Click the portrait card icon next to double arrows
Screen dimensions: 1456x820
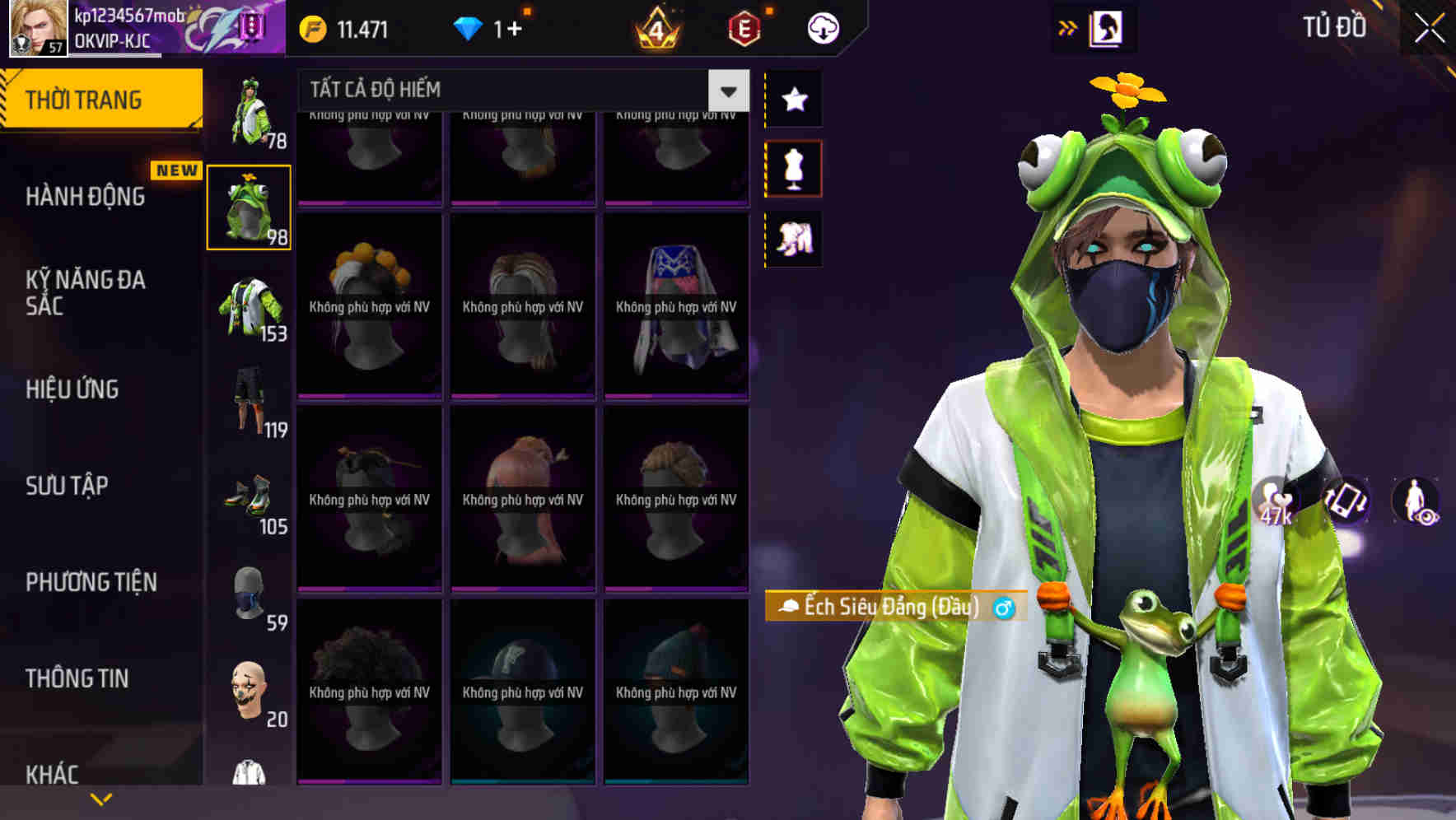1108,26
